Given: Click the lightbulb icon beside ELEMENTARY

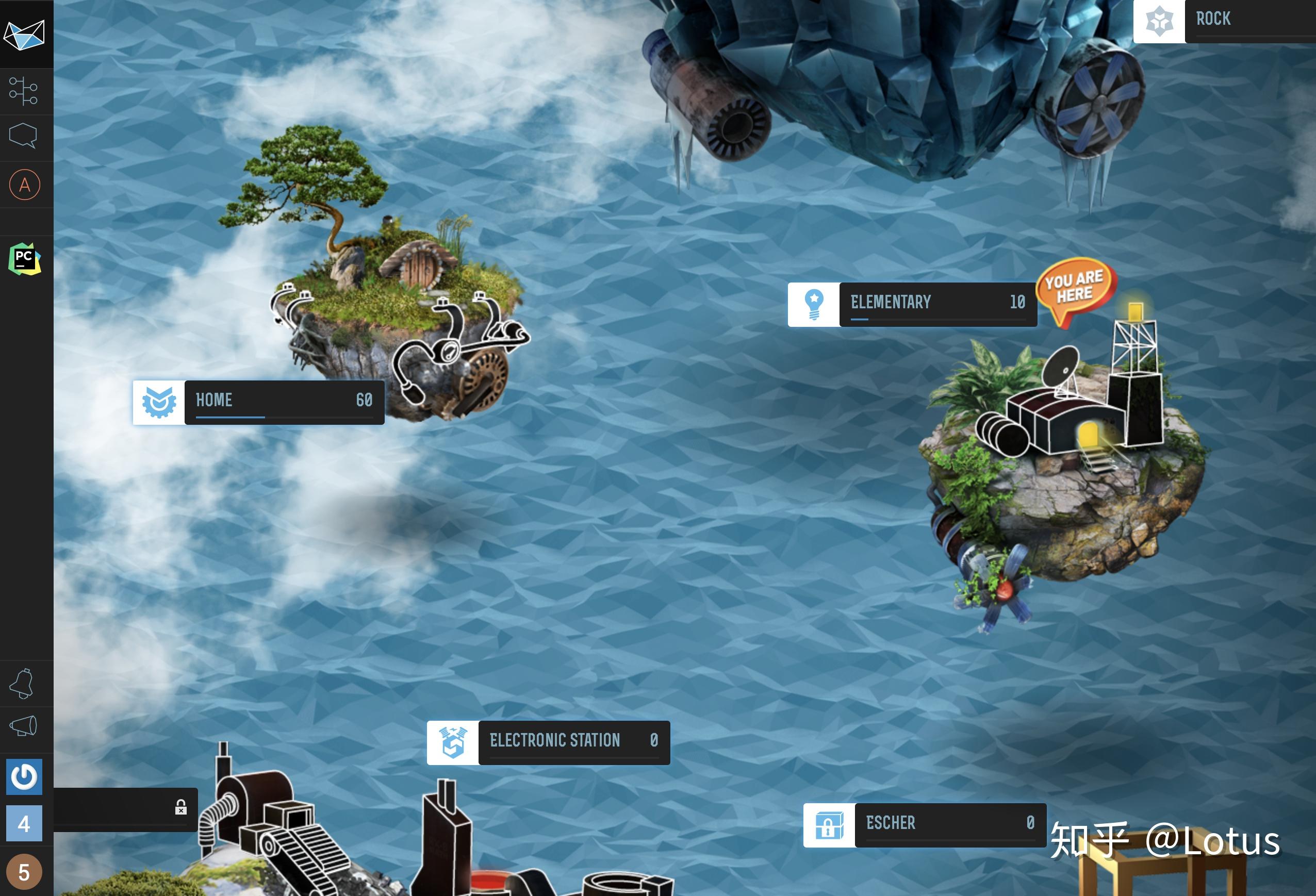Looking at the screenshot, I should click(814, 304).
